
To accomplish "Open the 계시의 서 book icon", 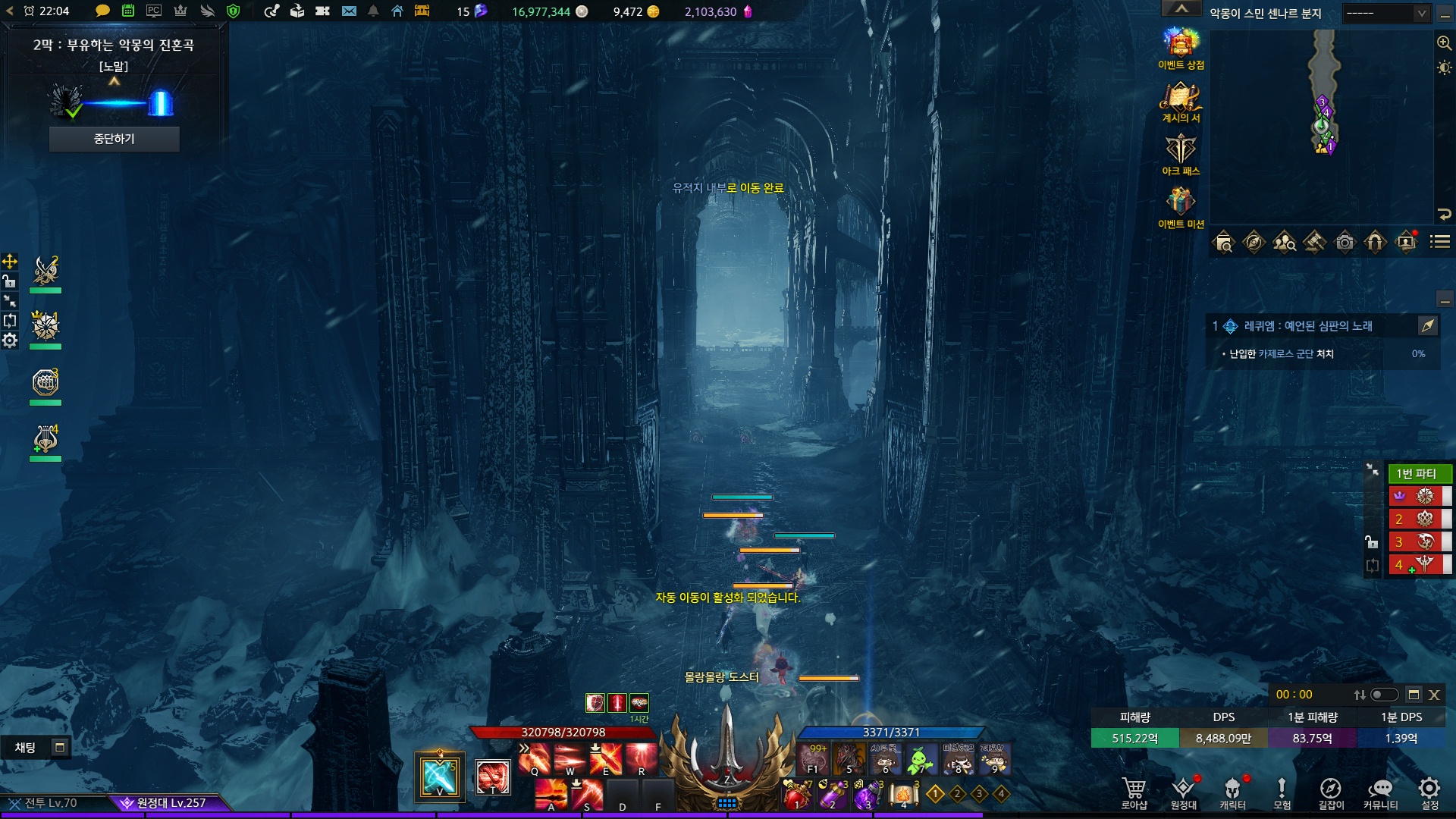I will (x=1181, y=100).
